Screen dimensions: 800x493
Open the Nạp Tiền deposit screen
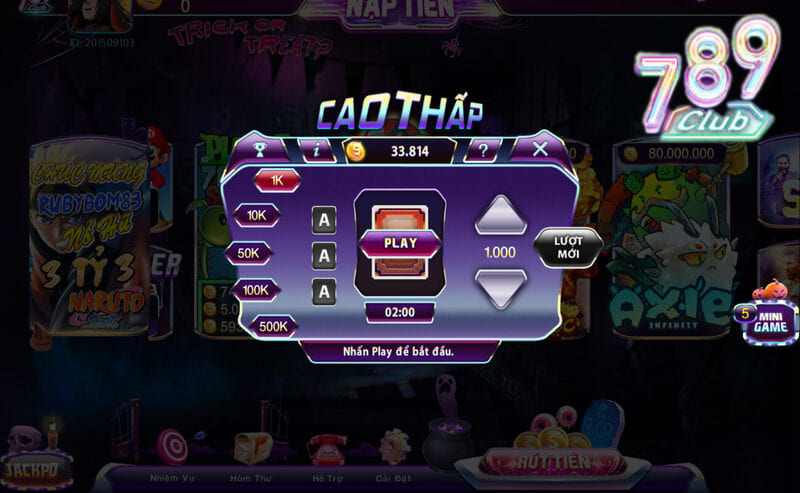pos(400,10)
